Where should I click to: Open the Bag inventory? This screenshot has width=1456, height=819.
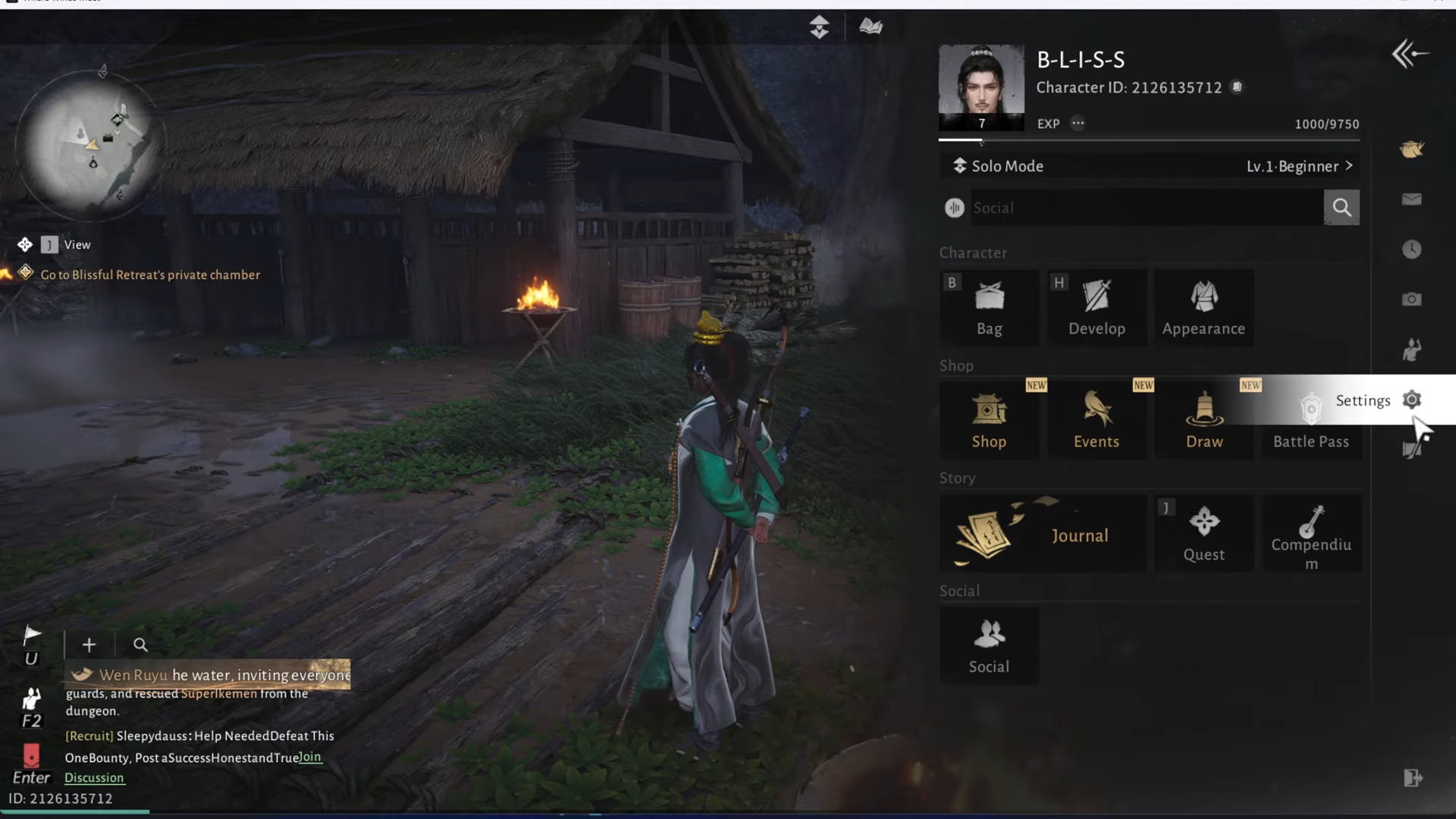click(x=989, y=308)
